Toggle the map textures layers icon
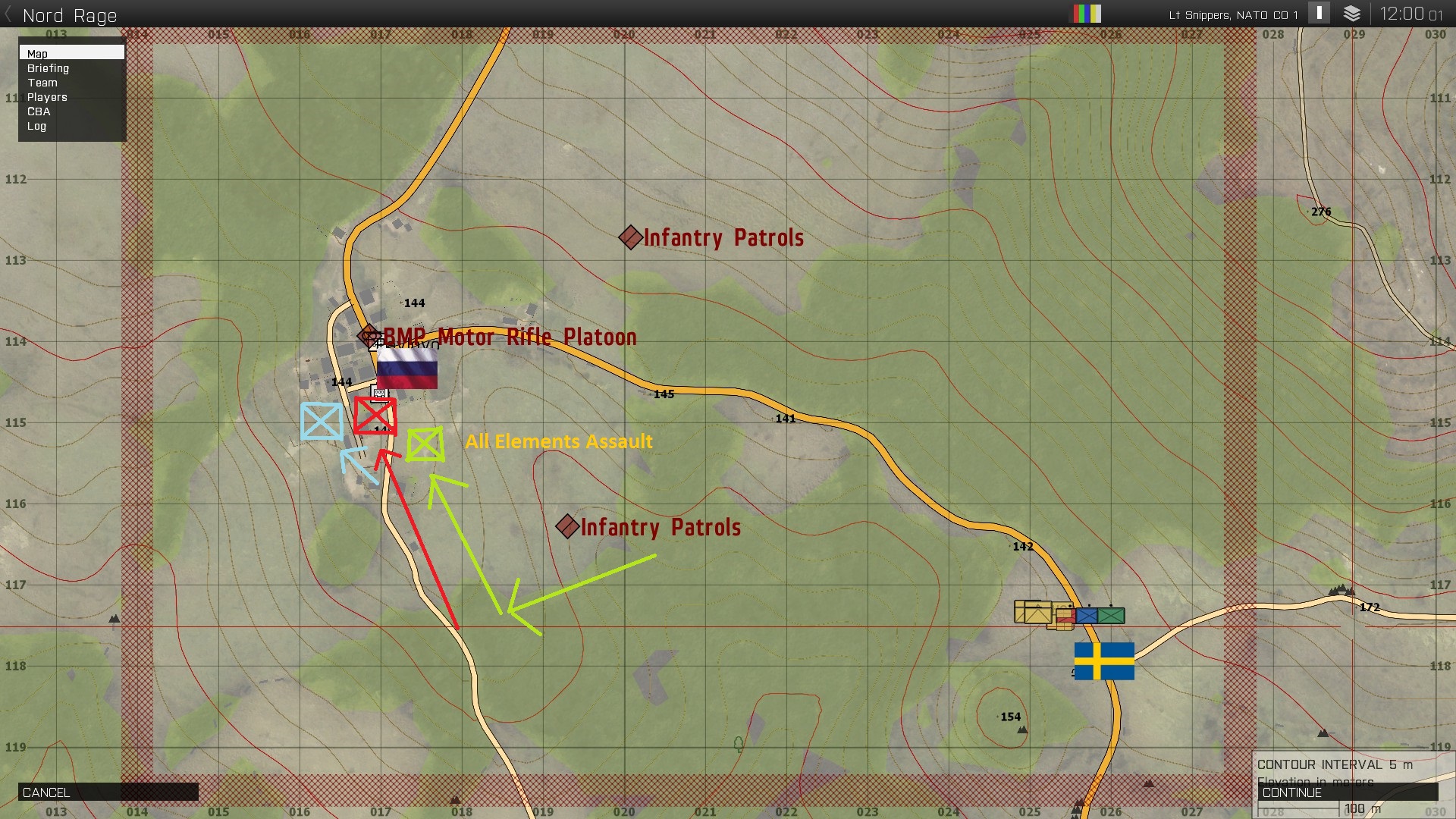This screenshot has height=819, width=1456. [1352, 14]
